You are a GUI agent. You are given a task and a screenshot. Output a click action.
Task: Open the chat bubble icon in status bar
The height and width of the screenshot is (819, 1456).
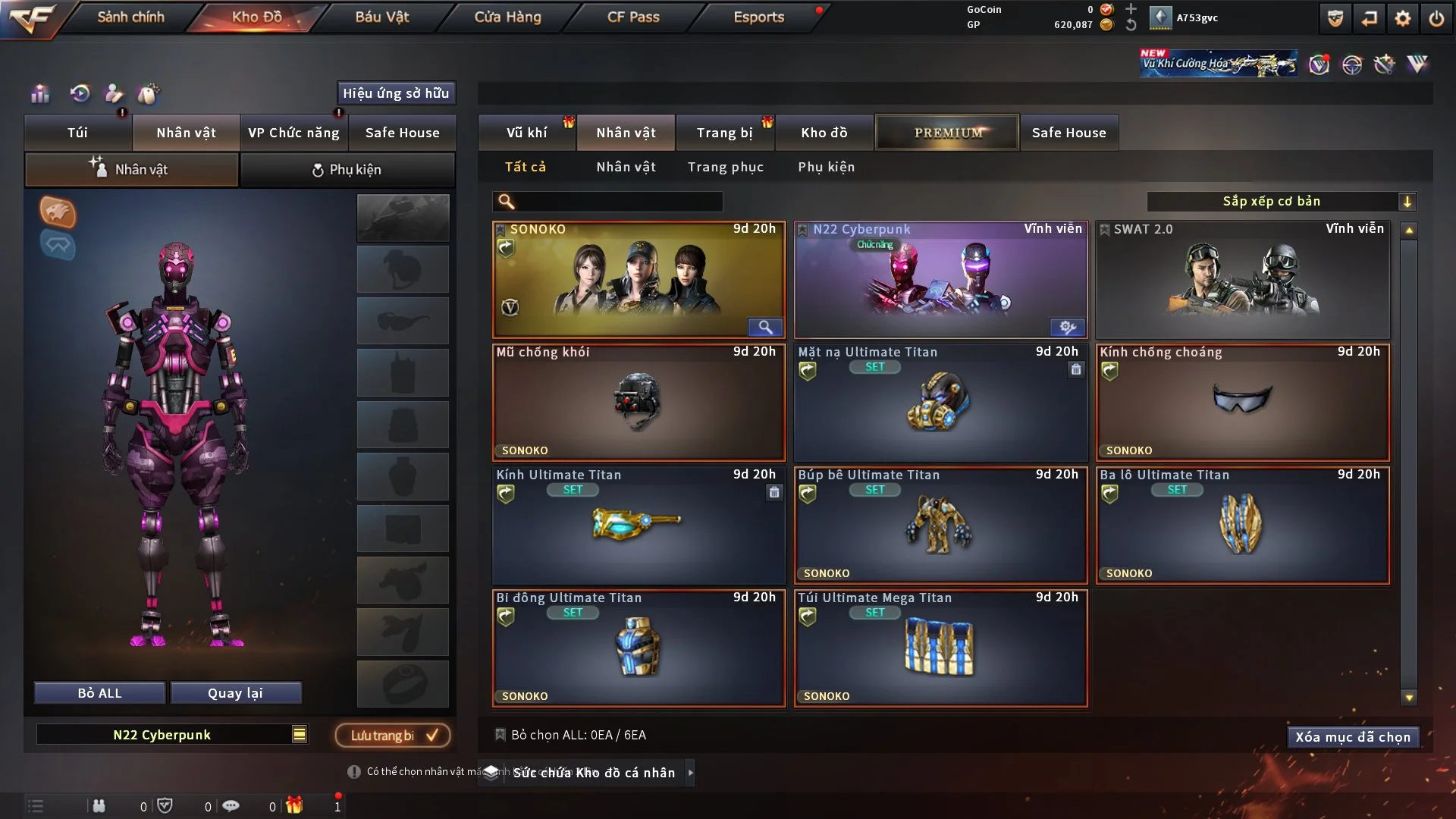(231, 805)
